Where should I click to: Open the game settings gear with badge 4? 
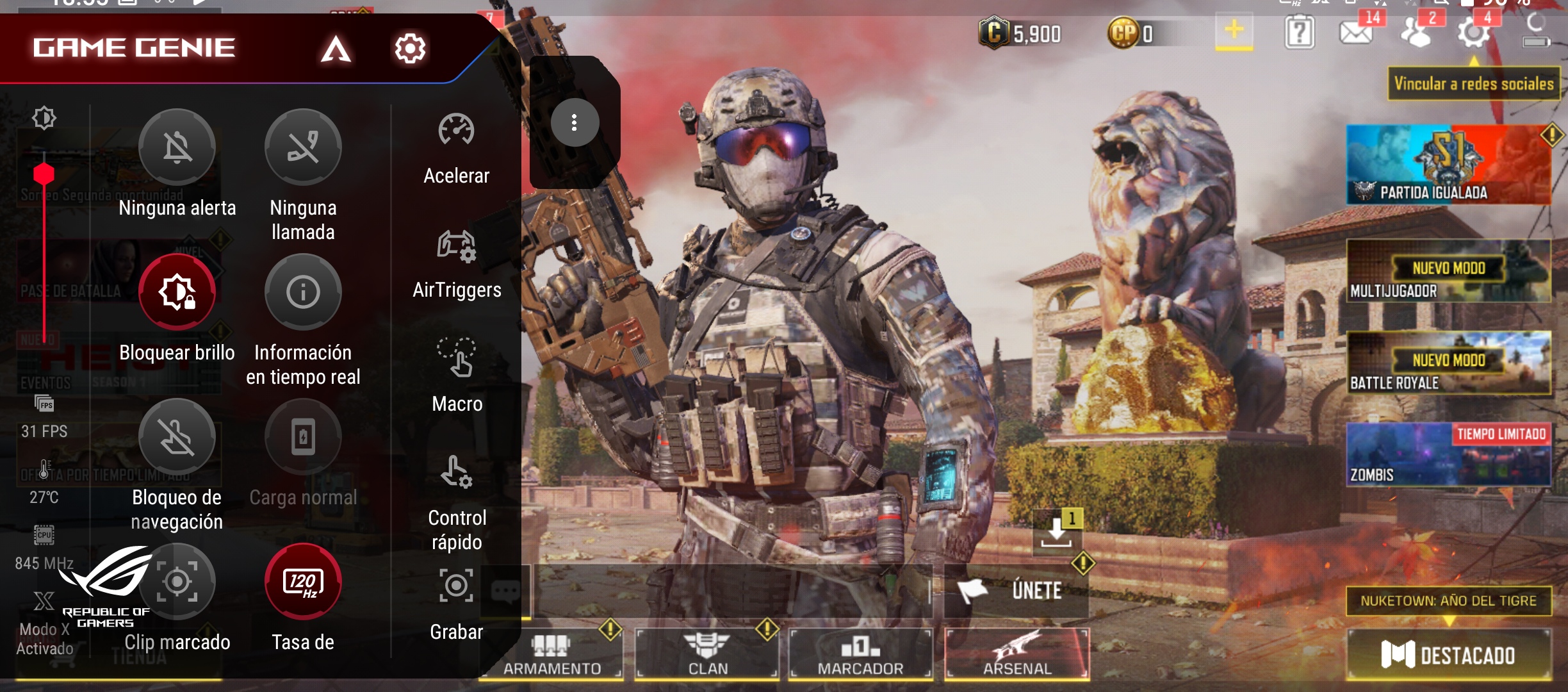(x=1473, y=32)
